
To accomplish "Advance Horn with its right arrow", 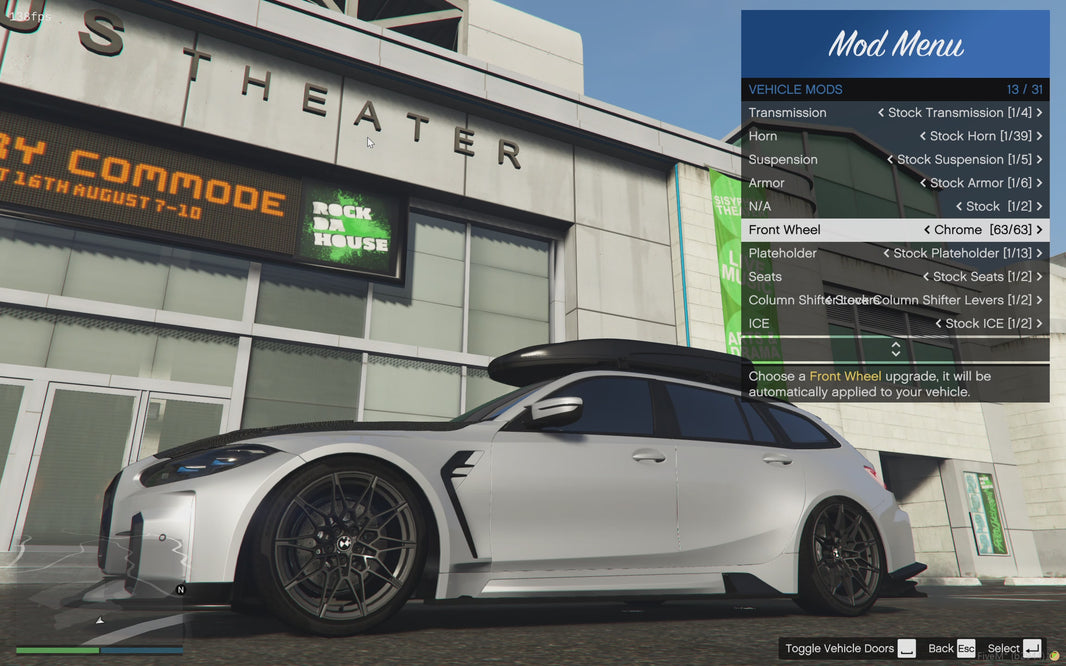I will (1039, 136).
